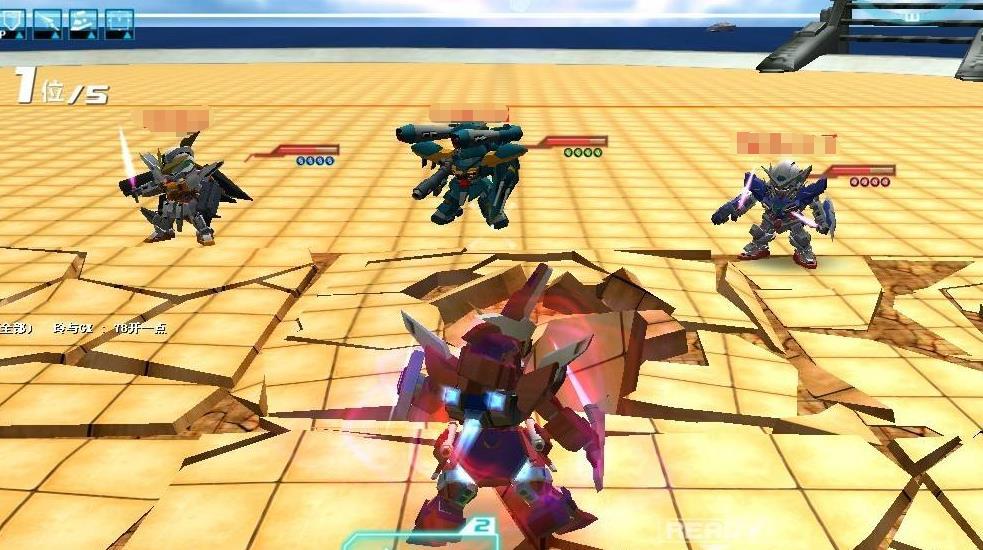Activate the sword weapon icon
This screenshot has height=550, width=983.
[x=49, y=23]
